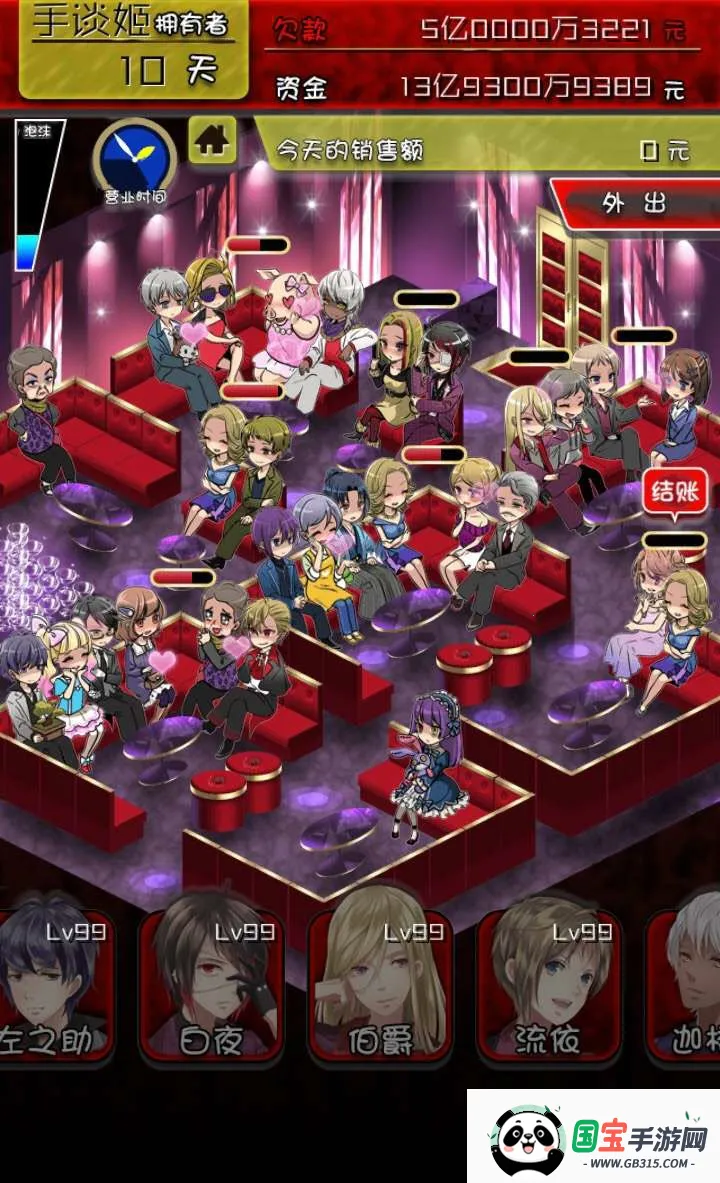Open the 营业时间 clock icon
Image resolution: width=720 pixels, height=1183 pixels.
pyautogui.click(x=135, y=158)
